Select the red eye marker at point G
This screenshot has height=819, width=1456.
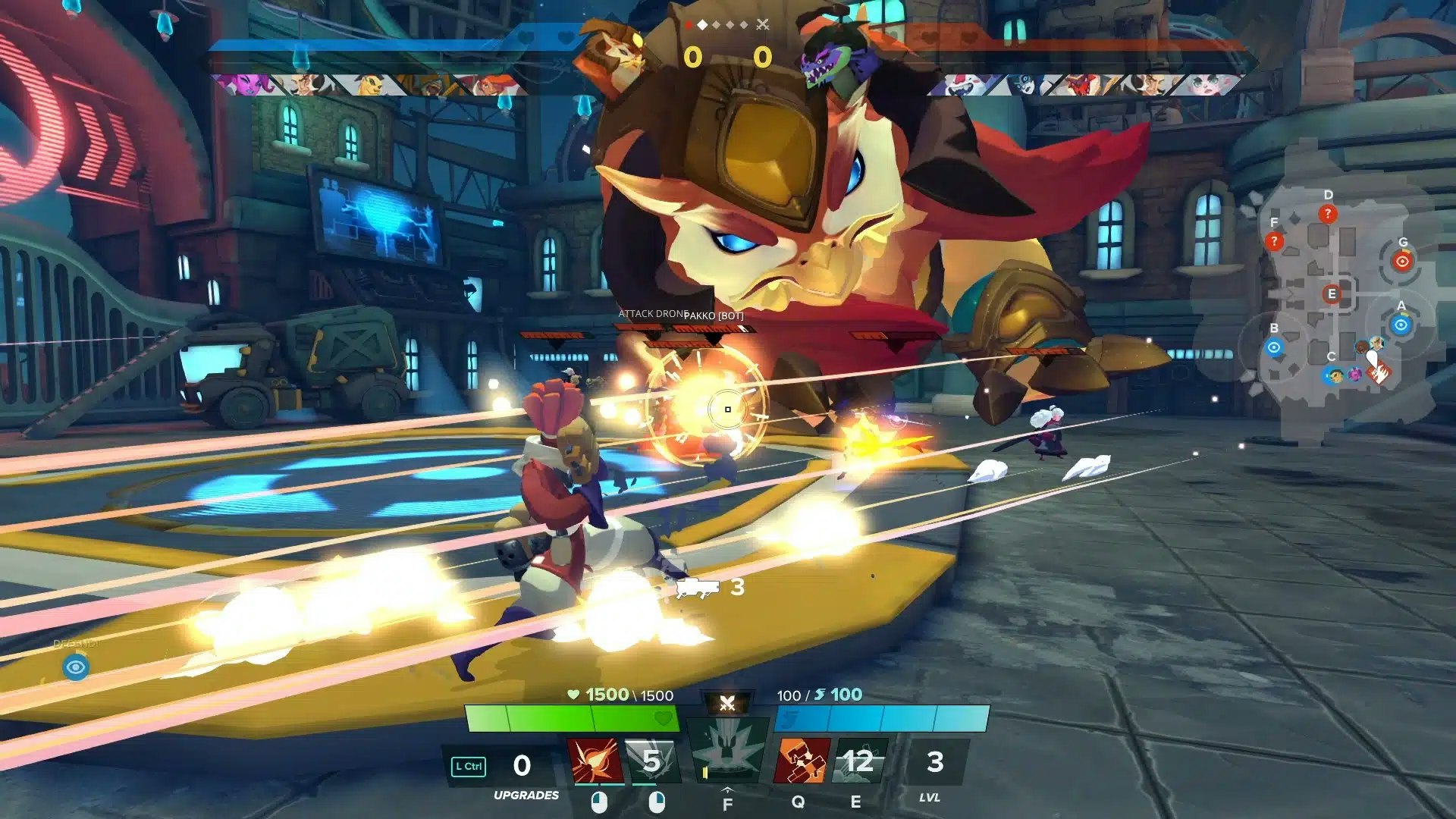(1402, 262)
